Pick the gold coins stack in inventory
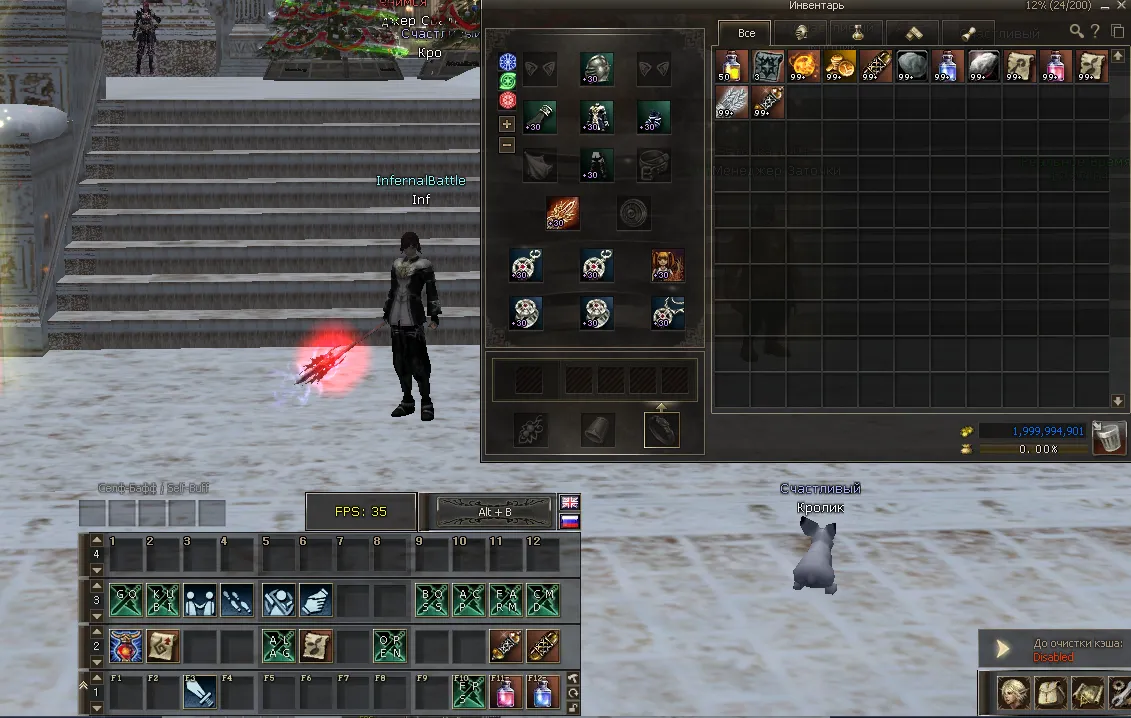This screenshot has height=718, width=1131. point(840,66)
